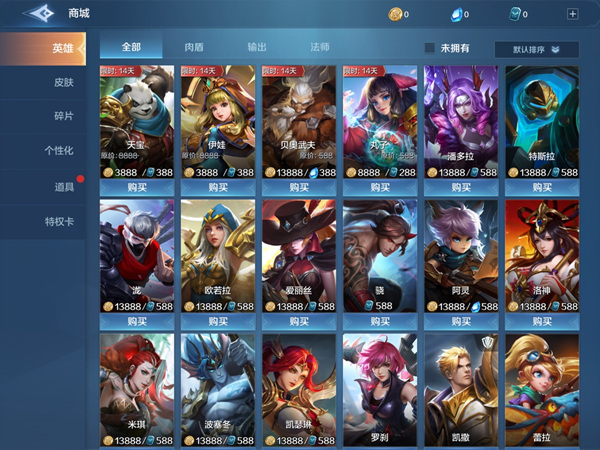Open the 皮肤 skins category

point(63,83)
